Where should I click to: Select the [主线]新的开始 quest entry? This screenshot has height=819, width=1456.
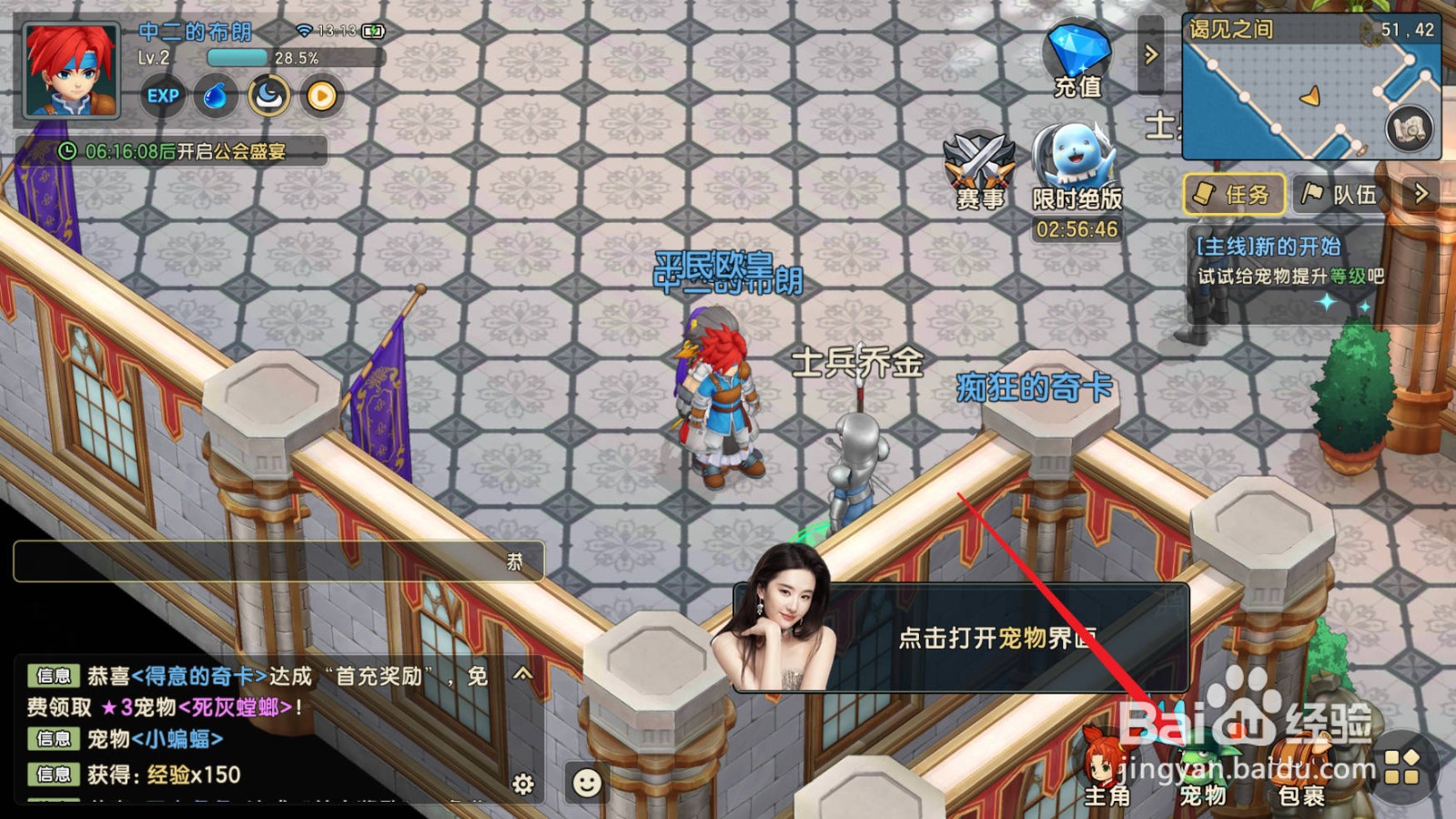click(1269, 245)
